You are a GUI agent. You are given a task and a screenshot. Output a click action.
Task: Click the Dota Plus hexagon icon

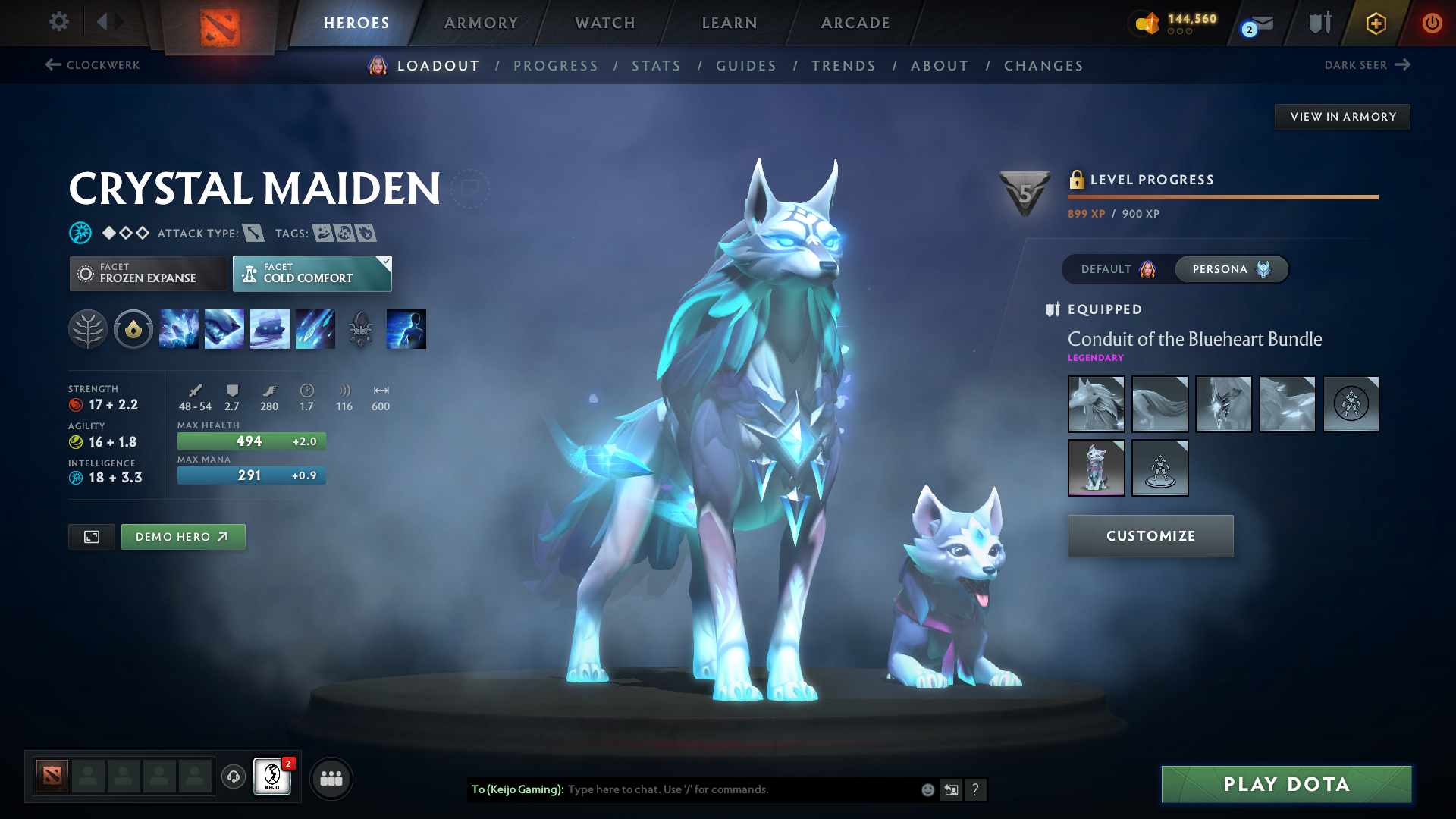(x=1375, y=23)
